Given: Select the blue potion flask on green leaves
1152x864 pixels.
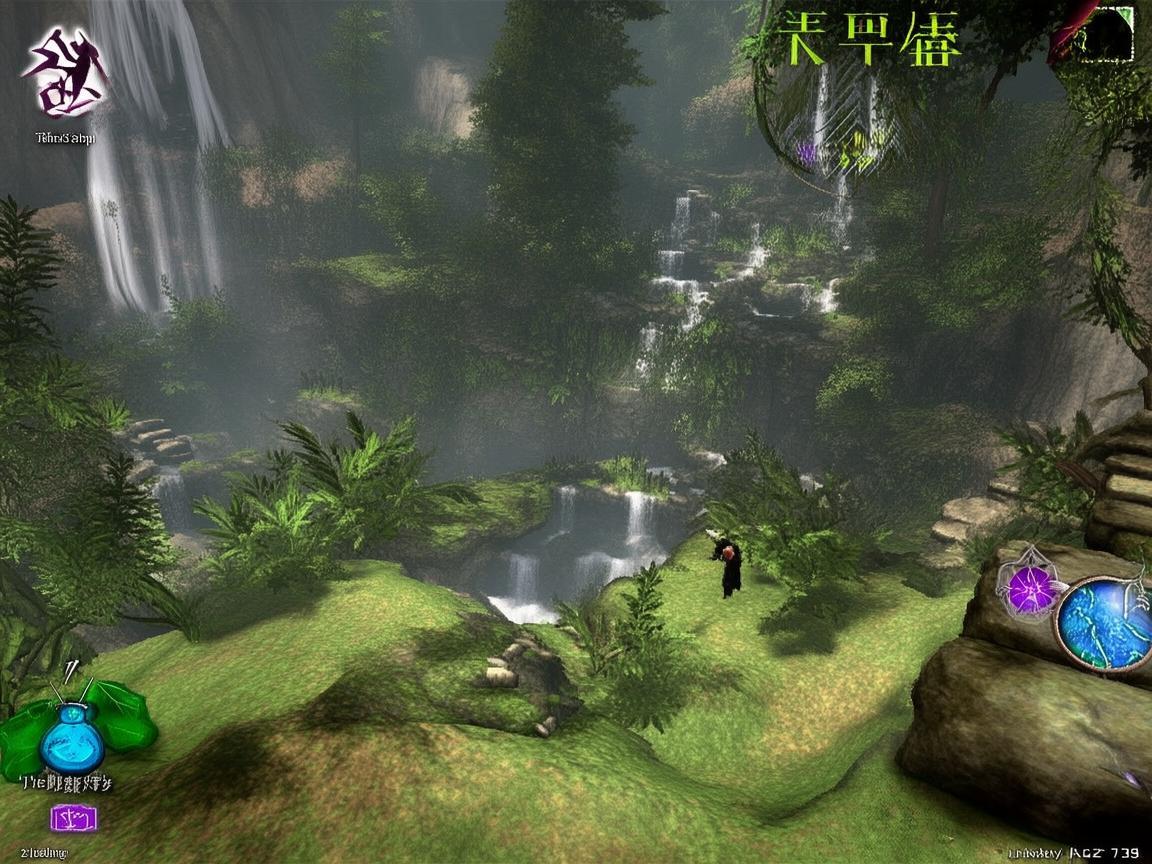Looking at the screenshot, I should point(72,735).
